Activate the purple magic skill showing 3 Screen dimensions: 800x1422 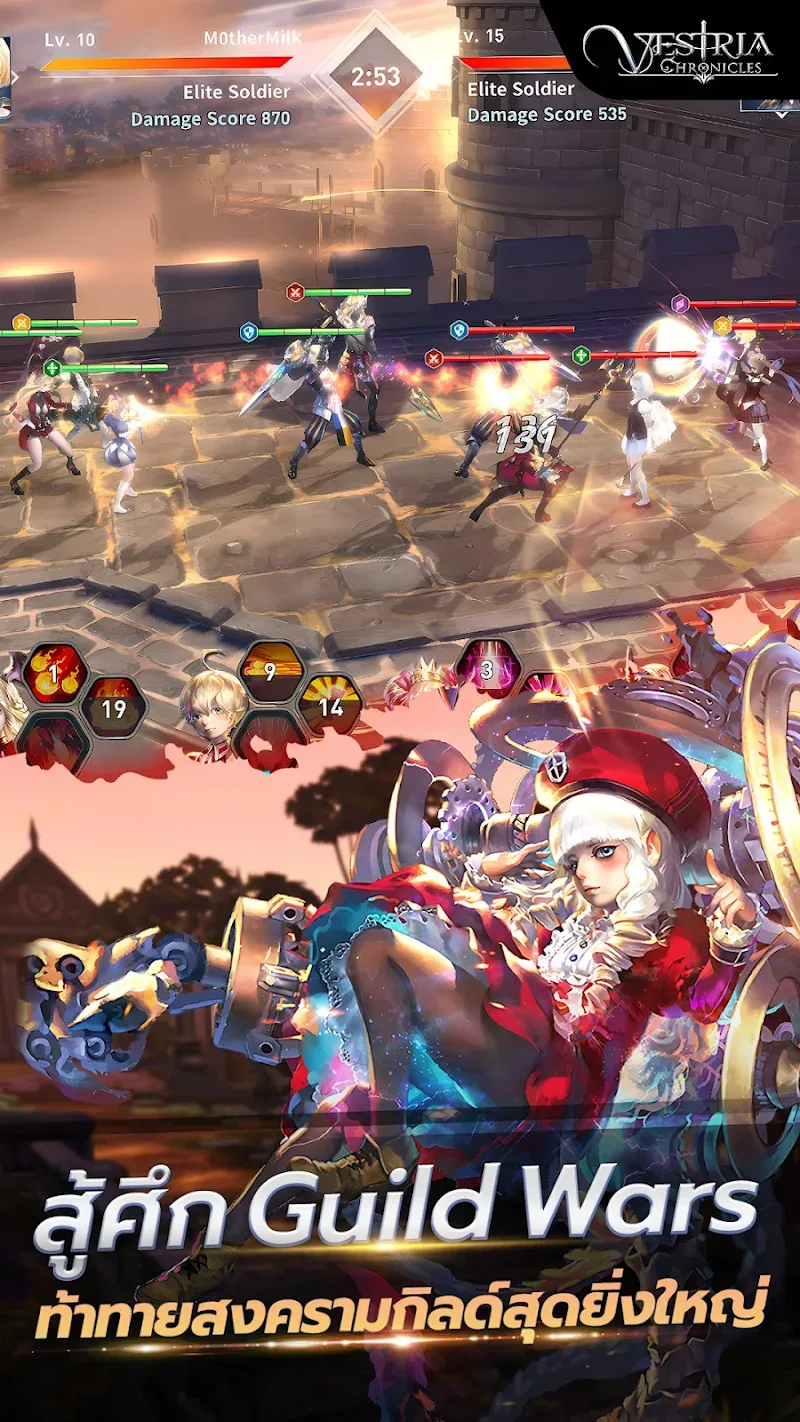[x=487, y=669]
